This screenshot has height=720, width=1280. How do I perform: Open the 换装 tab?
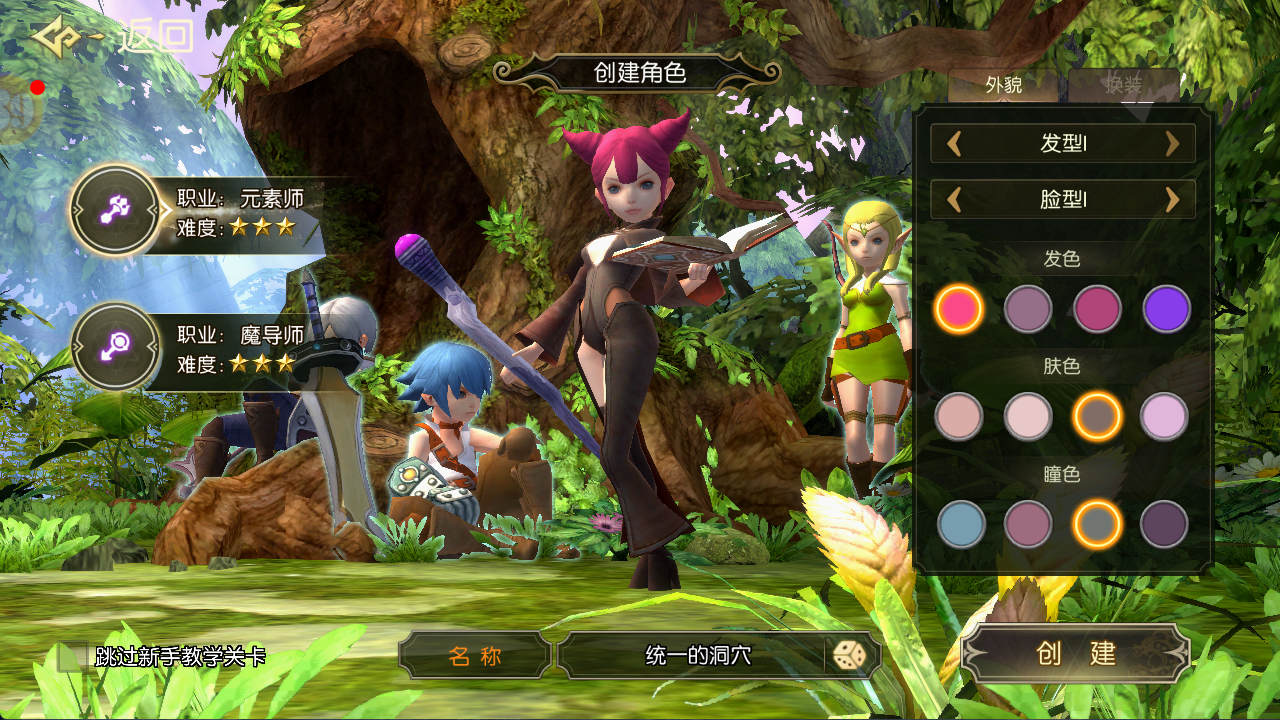(1123, 86)
